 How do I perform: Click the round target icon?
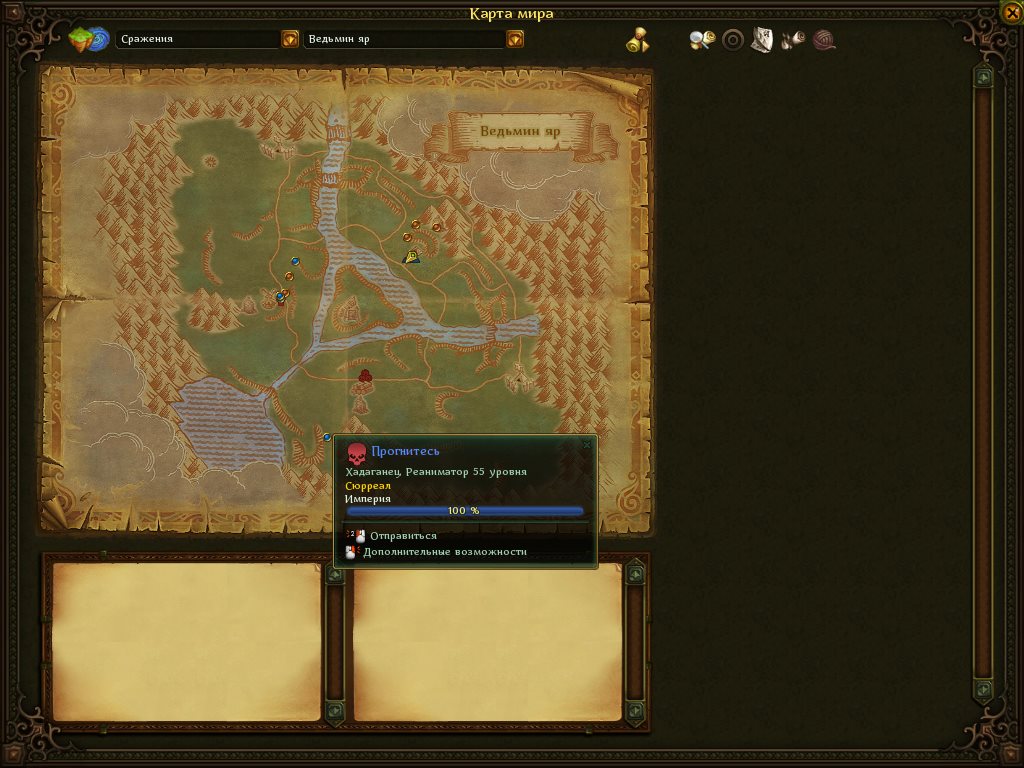[733, 40]
